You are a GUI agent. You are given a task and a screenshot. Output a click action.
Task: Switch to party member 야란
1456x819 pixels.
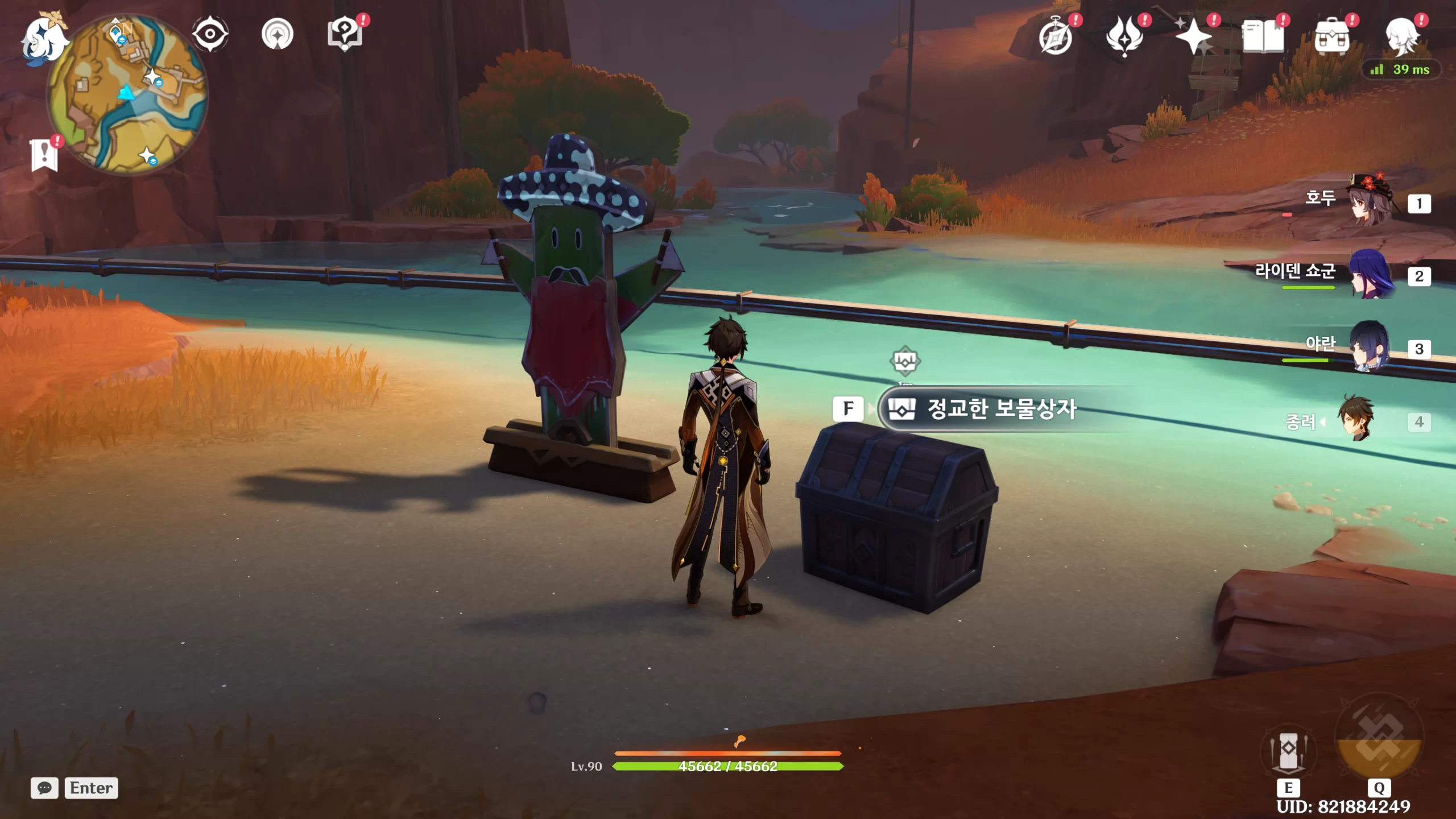[1370, 347]
